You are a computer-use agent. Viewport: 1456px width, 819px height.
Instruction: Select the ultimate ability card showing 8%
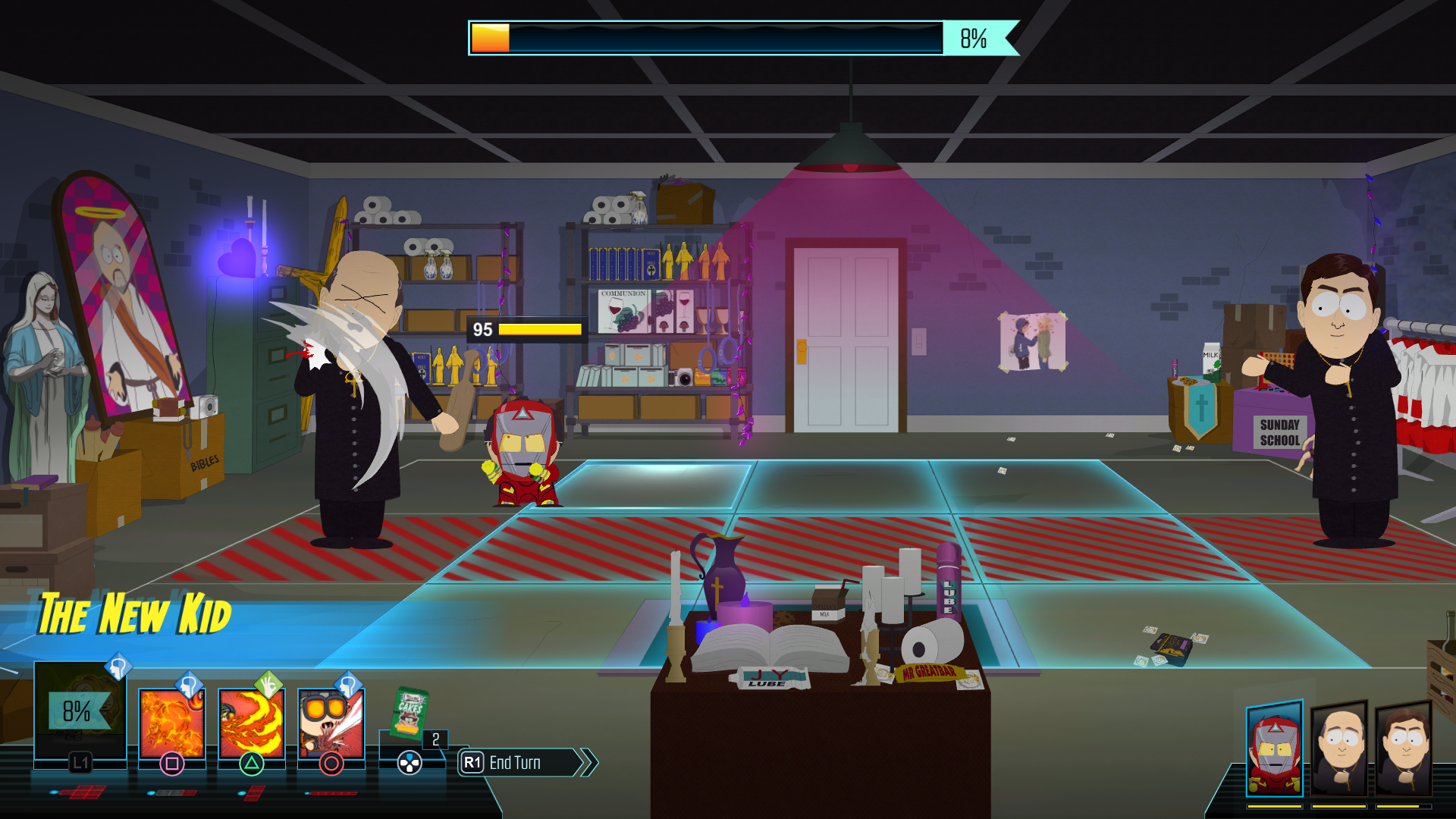pos(79,711)
